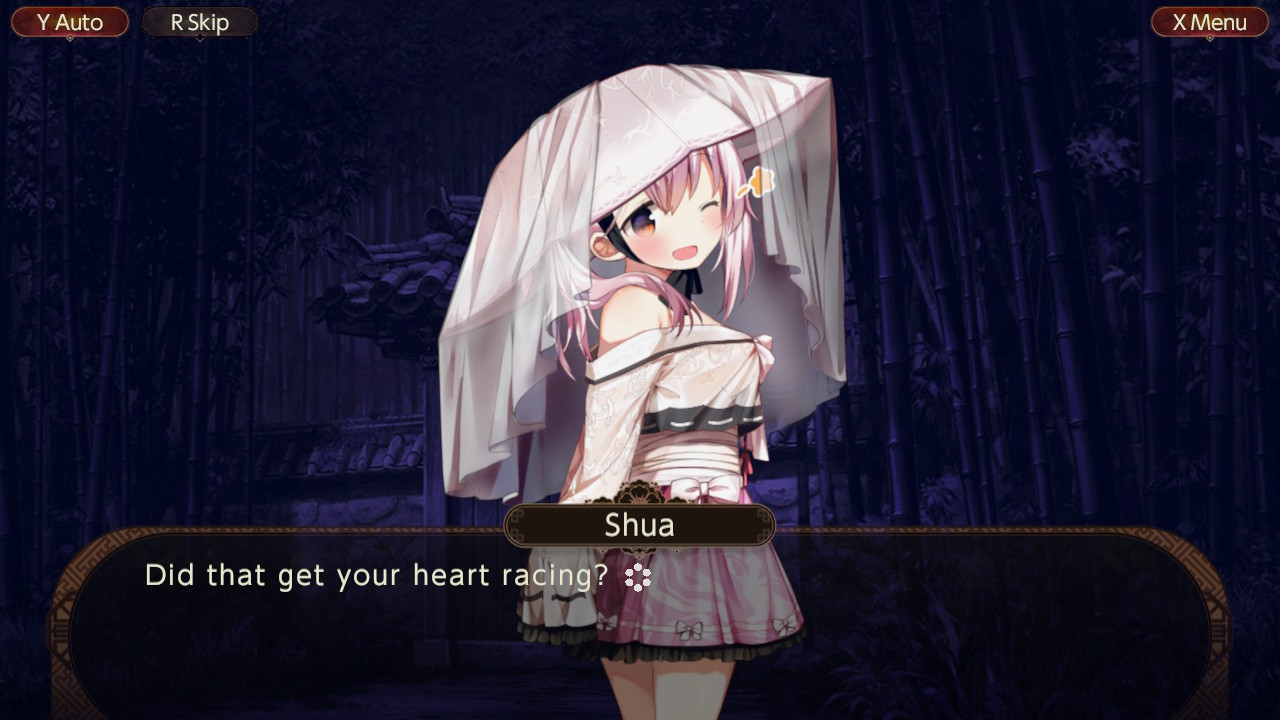Enable fast-forward mode via Skip
The height and width of the screenshot is (720, 1280).
(x=199, y=21)
